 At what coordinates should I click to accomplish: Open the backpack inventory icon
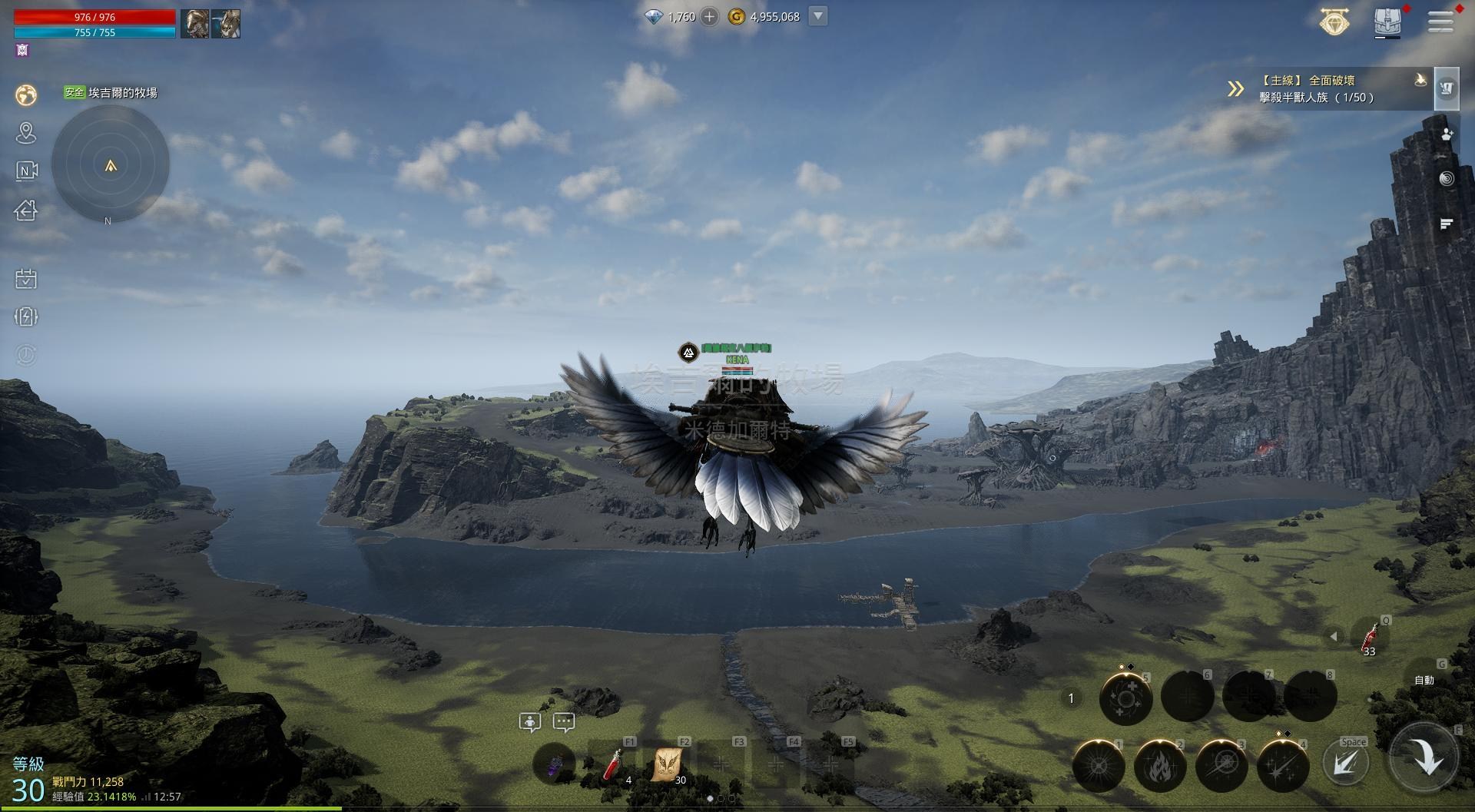tap(1387, 21)
